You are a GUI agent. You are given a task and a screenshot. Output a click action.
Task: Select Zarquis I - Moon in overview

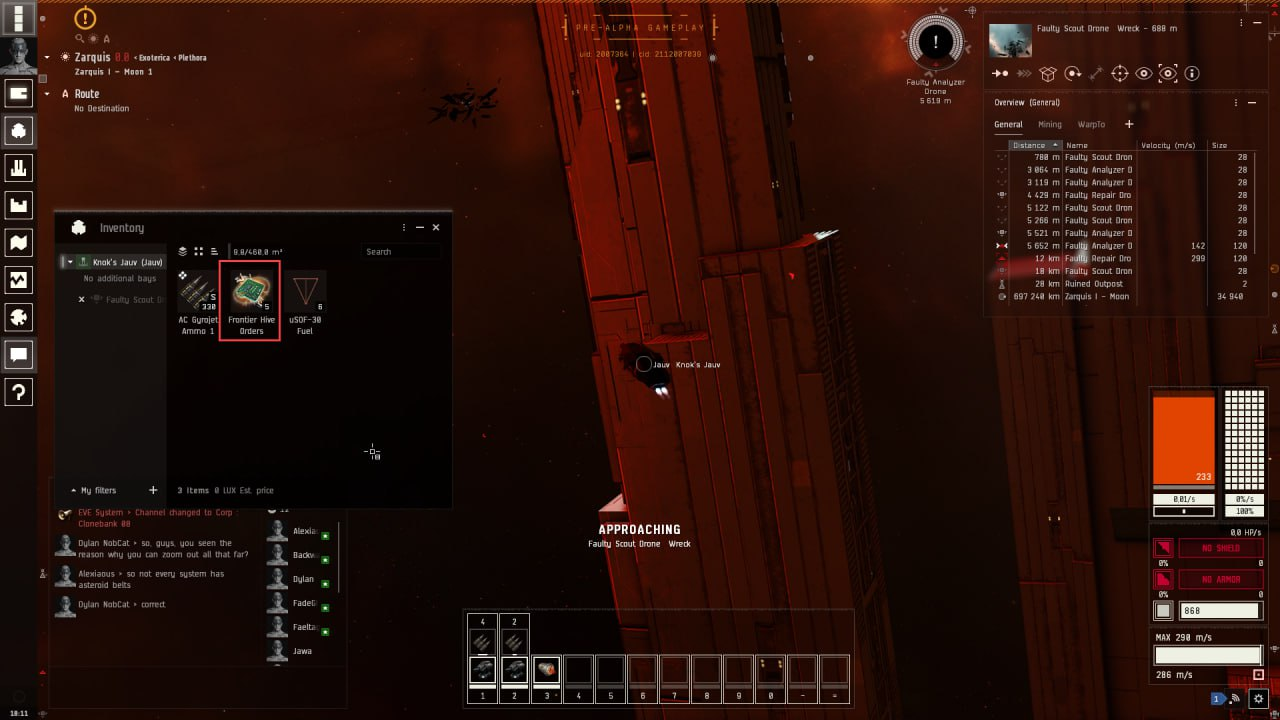pyautogui.click(x=1098, y=297)
